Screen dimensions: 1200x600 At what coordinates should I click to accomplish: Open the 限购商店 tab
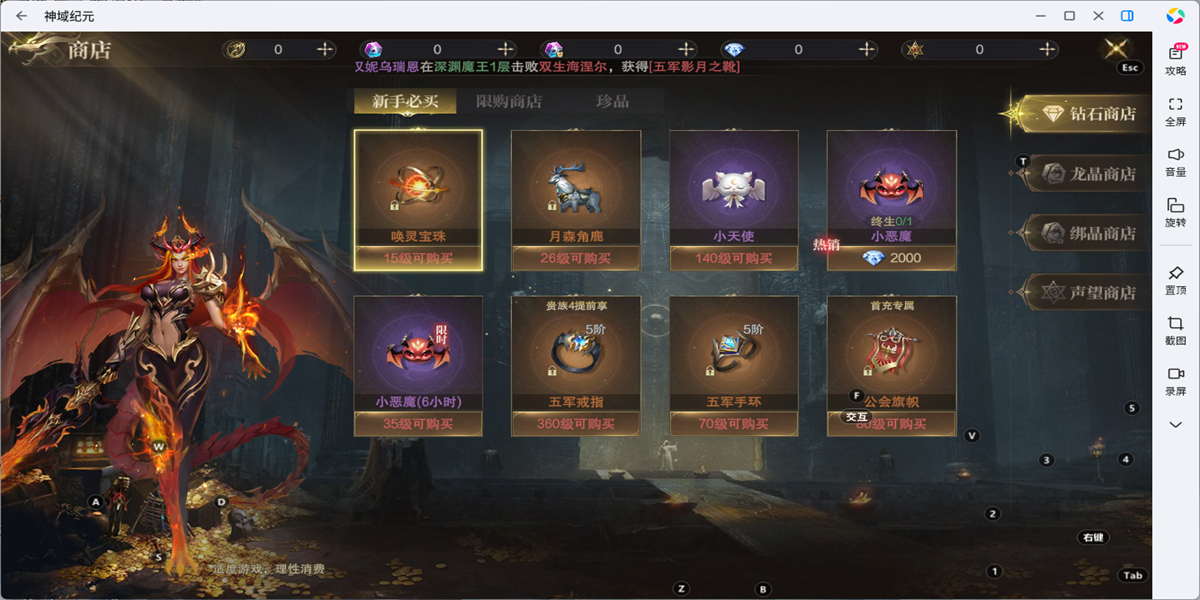[x=509, y=101]
